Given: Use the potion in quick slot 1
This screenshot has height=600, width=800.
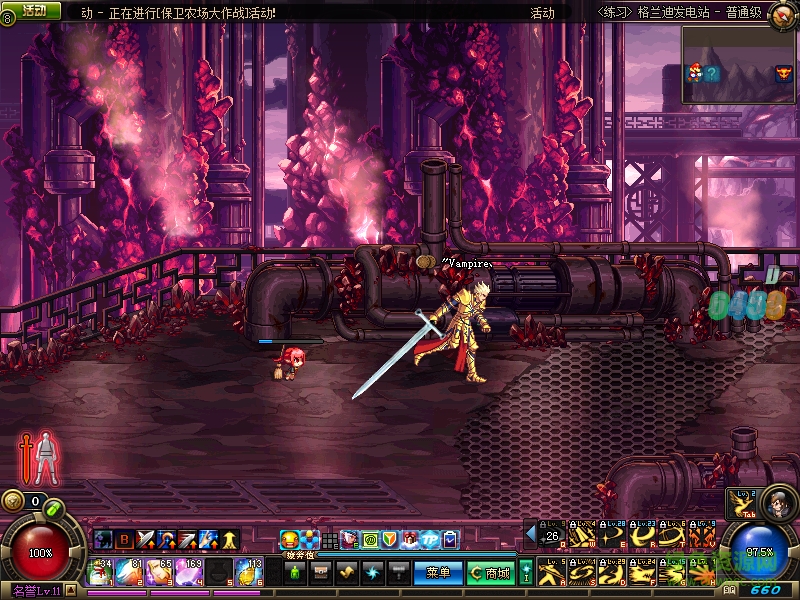Looking at the screenshot, I should (x=100, y=572).
